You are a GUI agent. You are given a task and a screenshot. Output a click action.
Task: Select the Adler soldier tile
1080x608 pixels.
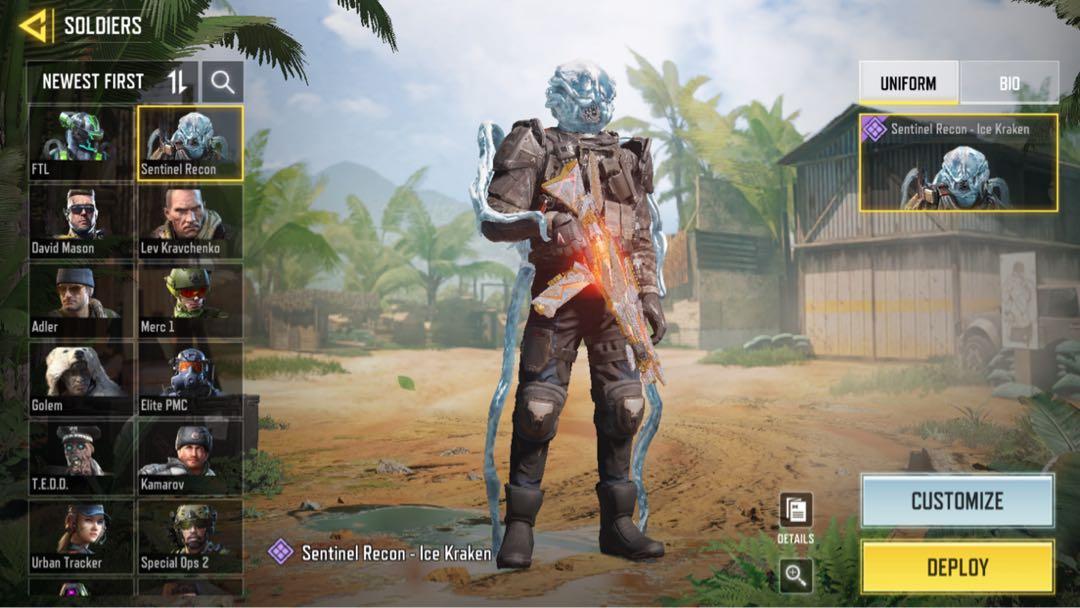click(x=80, y=300)
